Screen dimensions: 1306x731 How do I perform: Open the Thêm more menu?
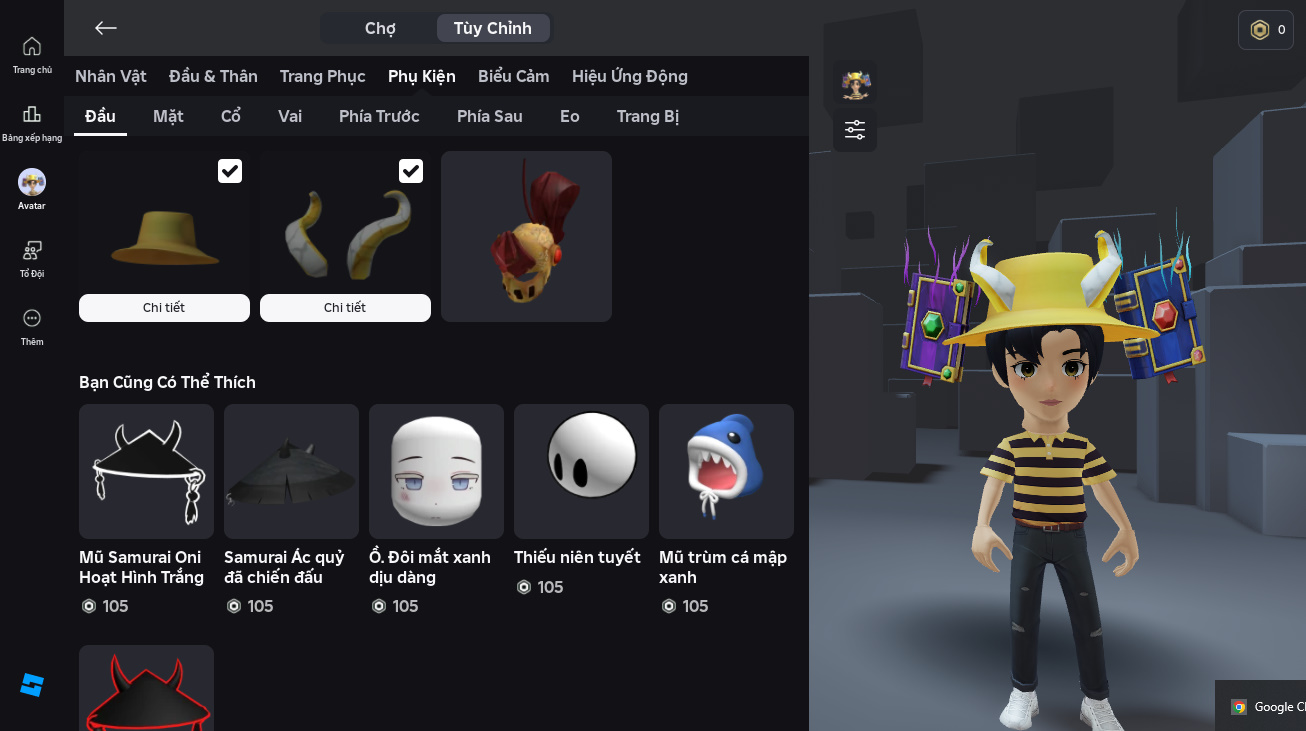pos(32,326)
